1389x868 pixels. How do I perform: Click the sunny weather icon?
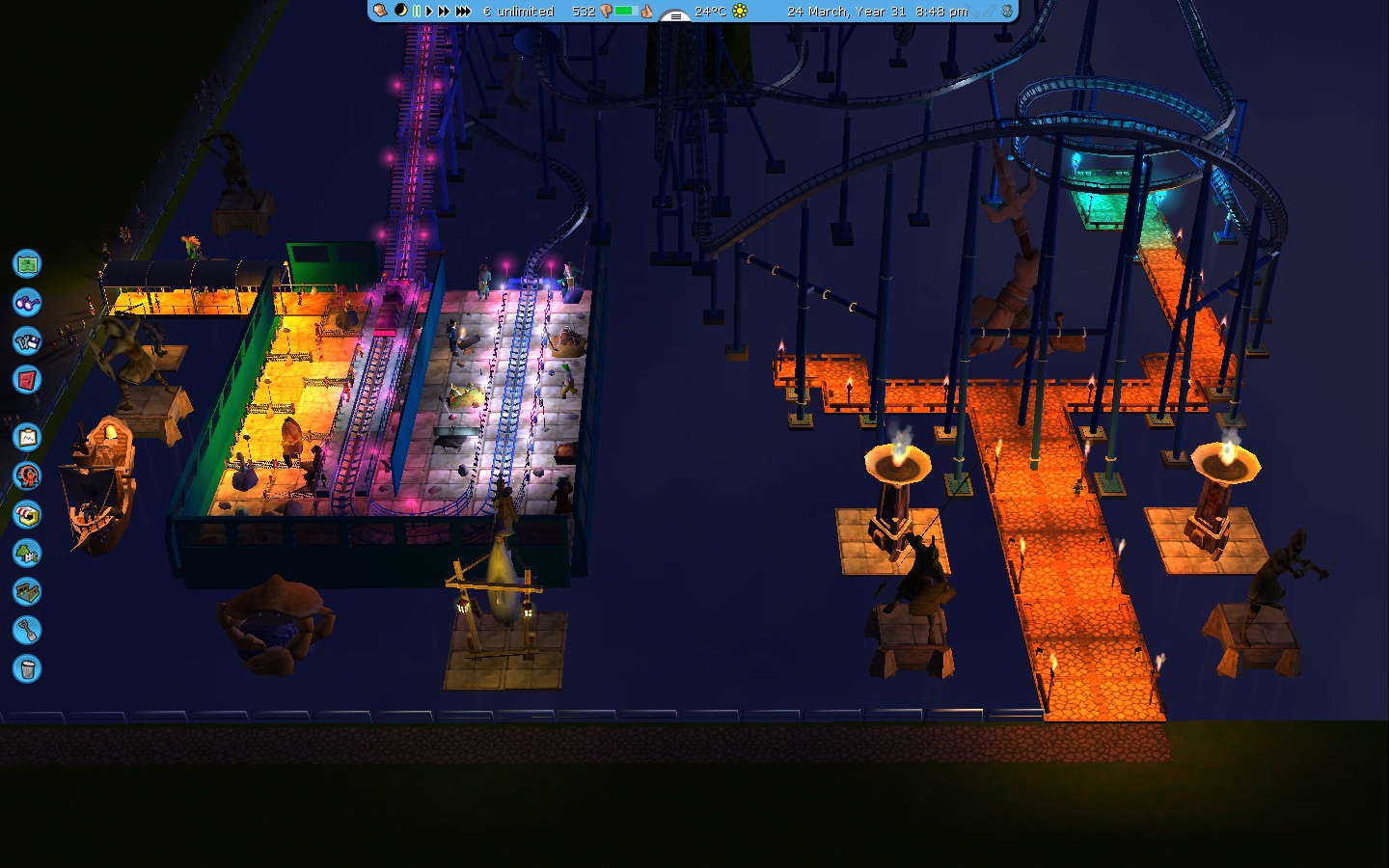tap(740, 11)
